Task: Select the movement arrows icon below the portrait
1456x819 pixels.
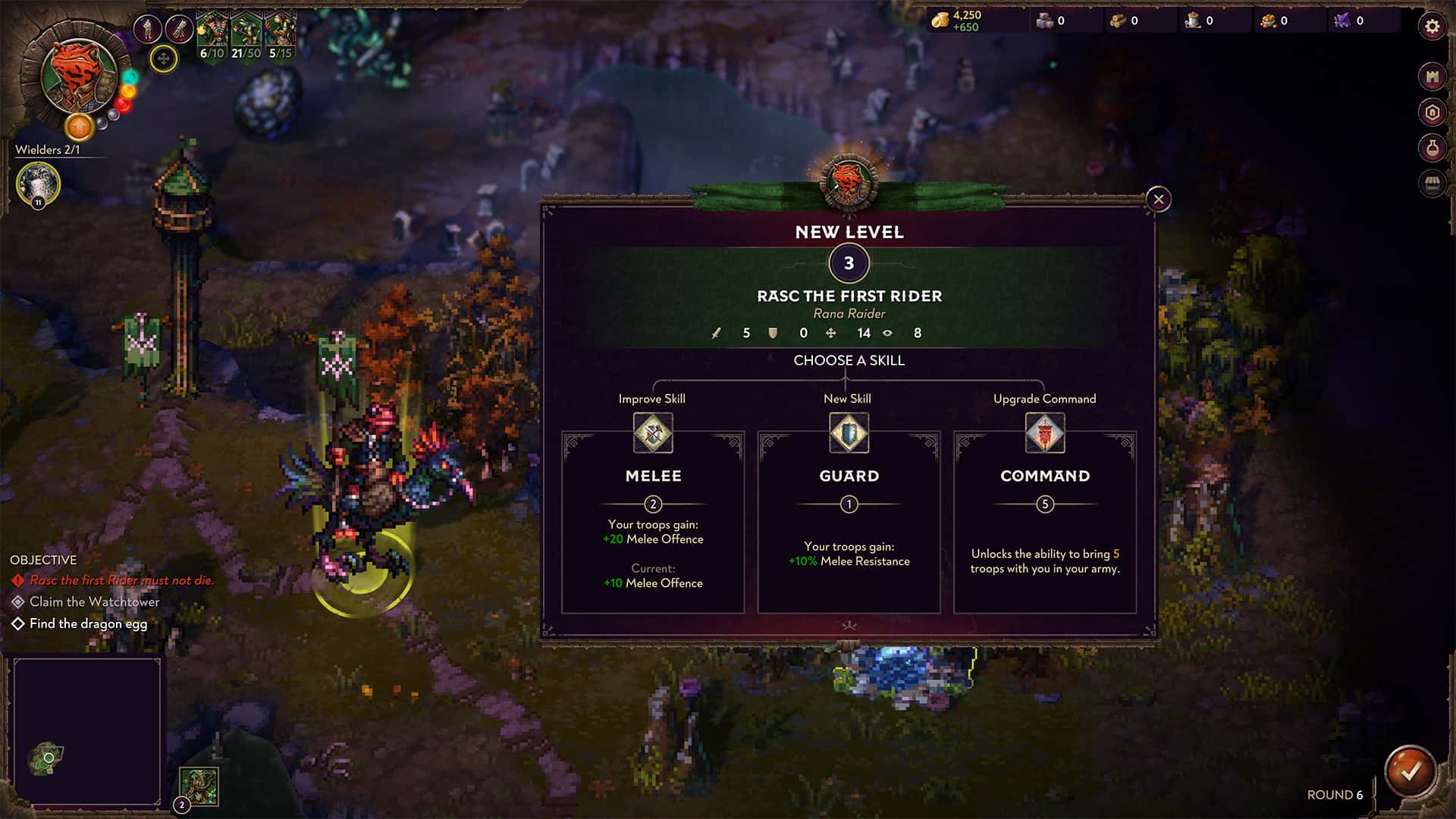Action: [x=162, y=61]
